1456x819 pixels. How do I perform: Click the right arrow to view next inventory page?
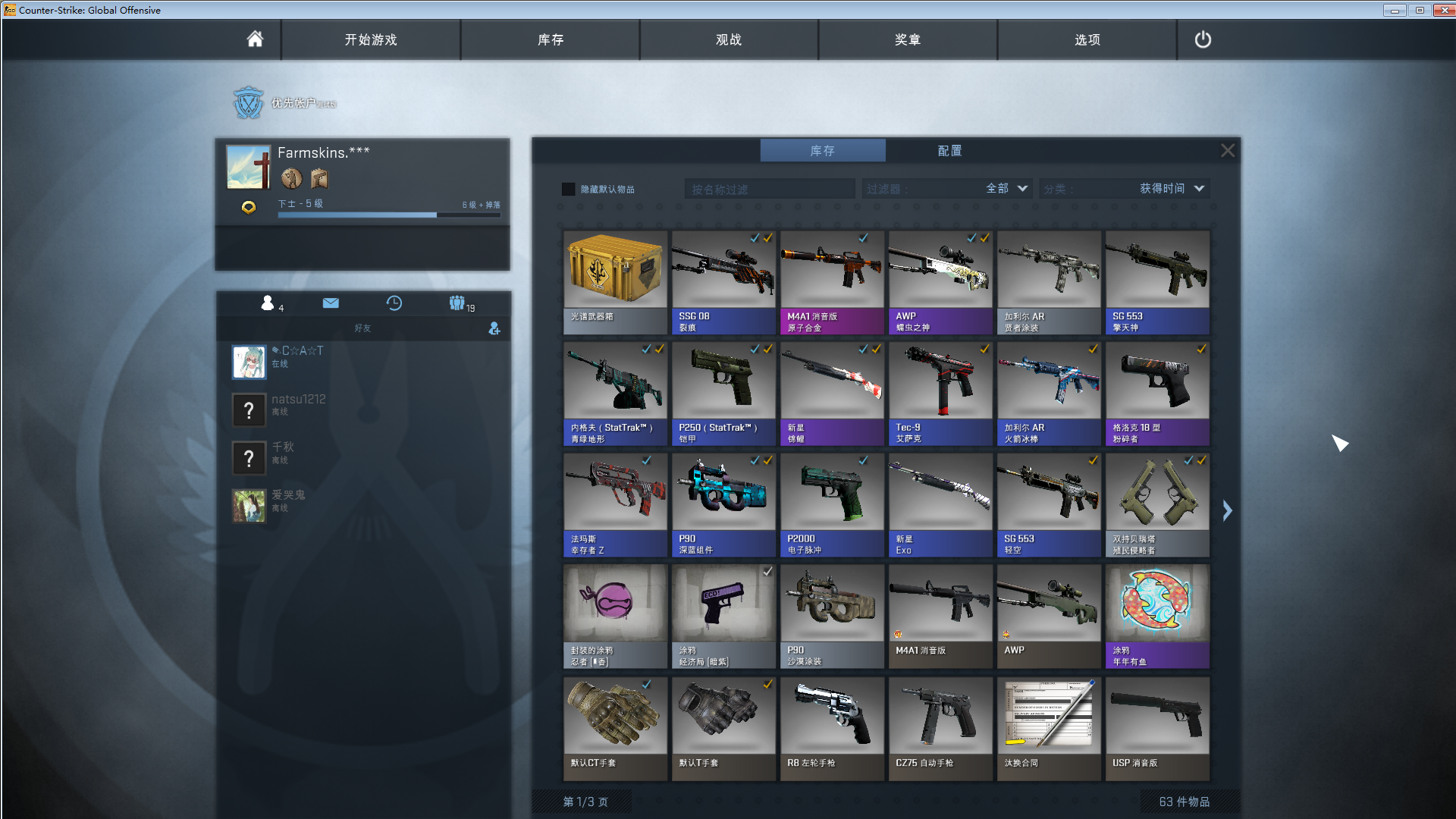[x=1227, y=511]
